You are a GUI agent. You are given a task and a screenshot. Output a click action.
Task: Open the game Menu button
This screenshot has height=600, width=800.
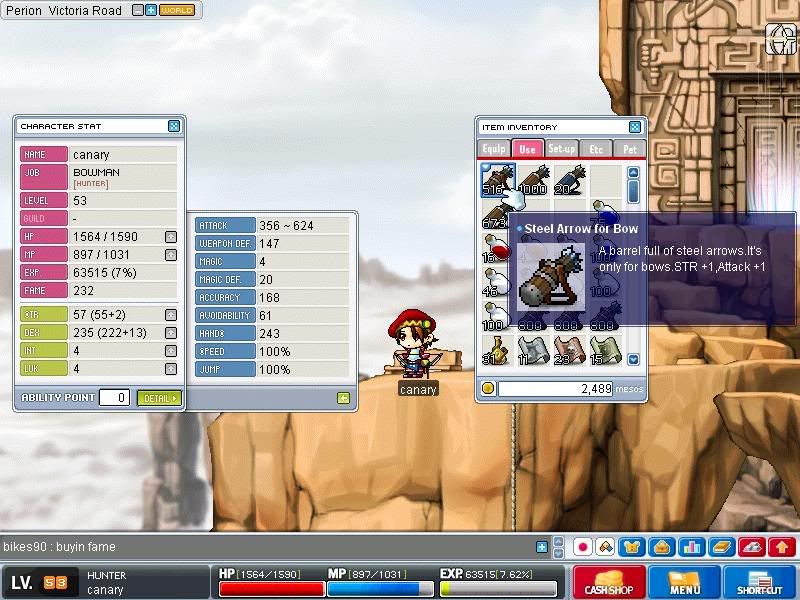[x=685, y=583]
